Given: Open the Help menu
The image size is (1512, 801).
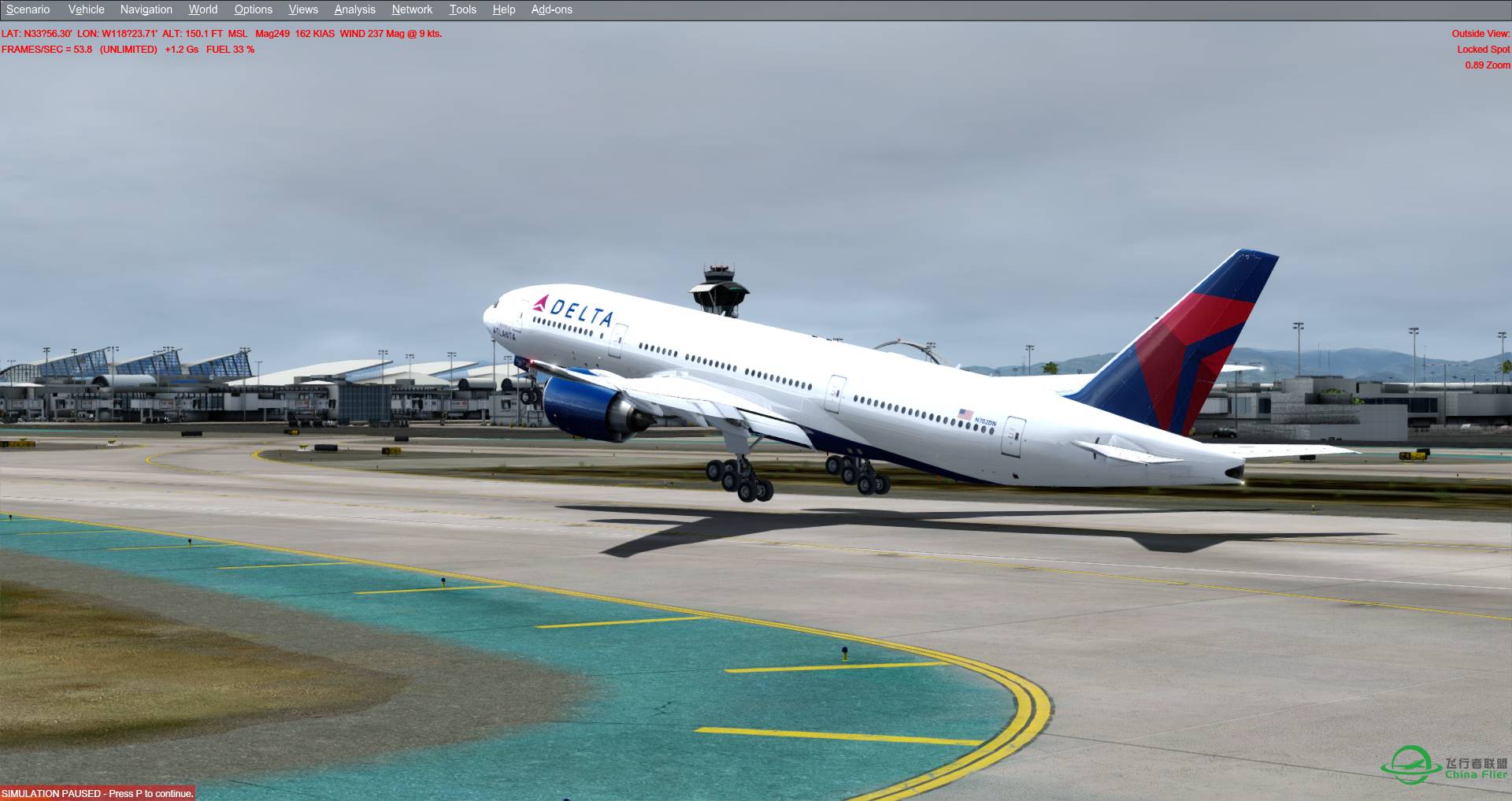Looking at the screenshot, I should pos(503,9).
